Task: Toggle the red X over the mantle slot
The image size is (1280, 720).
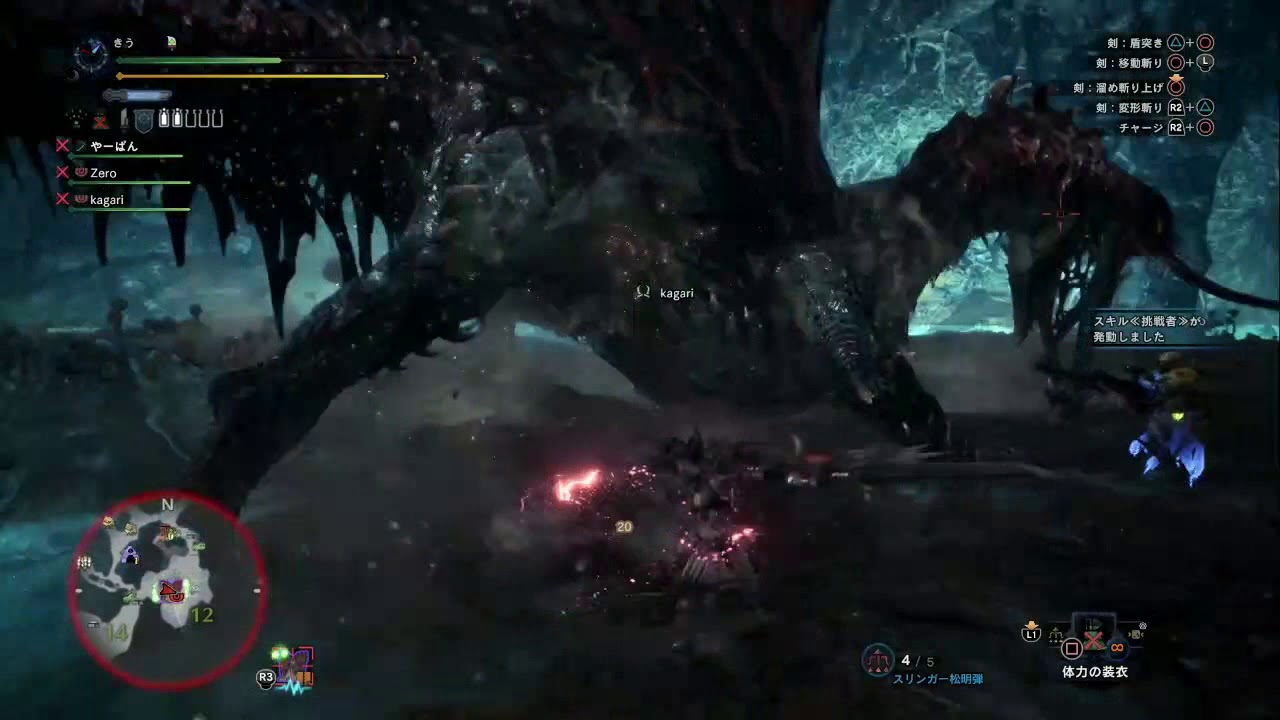Action: pyautogui.click(x=1093, y=642)
